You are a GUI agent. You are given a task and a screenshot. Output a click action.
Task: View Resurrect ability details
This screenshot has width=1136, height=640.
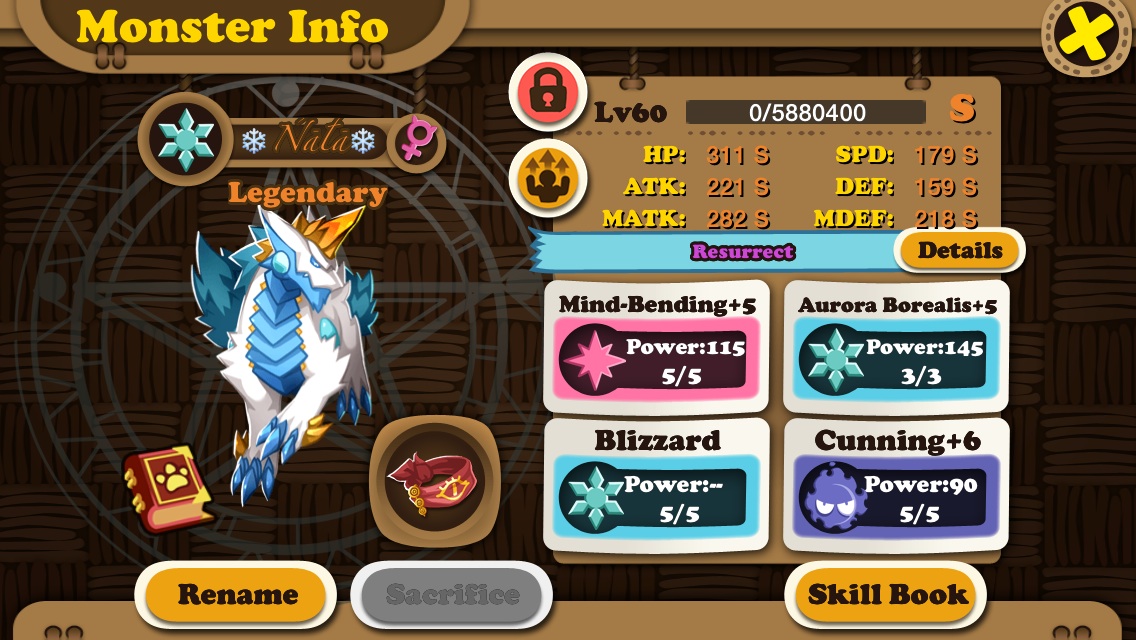click(x=959, y=251)
